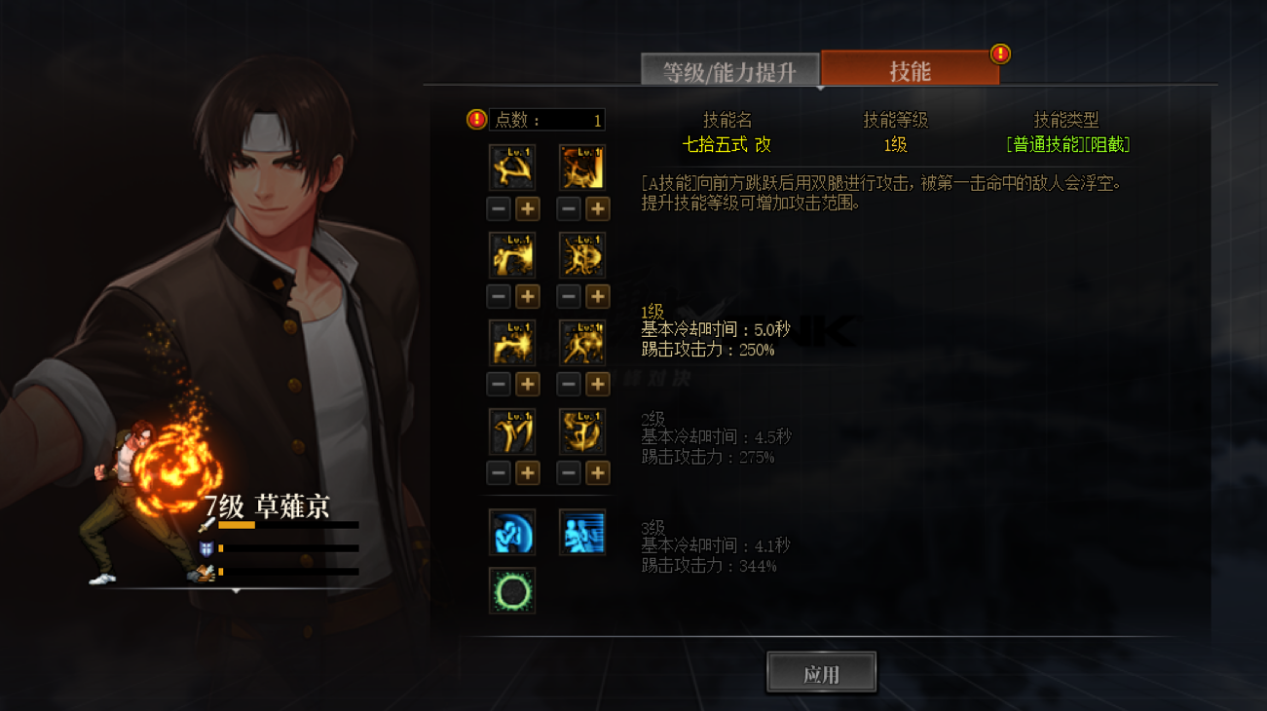The width and height of the screenshot is (1267, 711).
Task: Choose the blue dashing figures skill icon
Action: click(582, 532)
